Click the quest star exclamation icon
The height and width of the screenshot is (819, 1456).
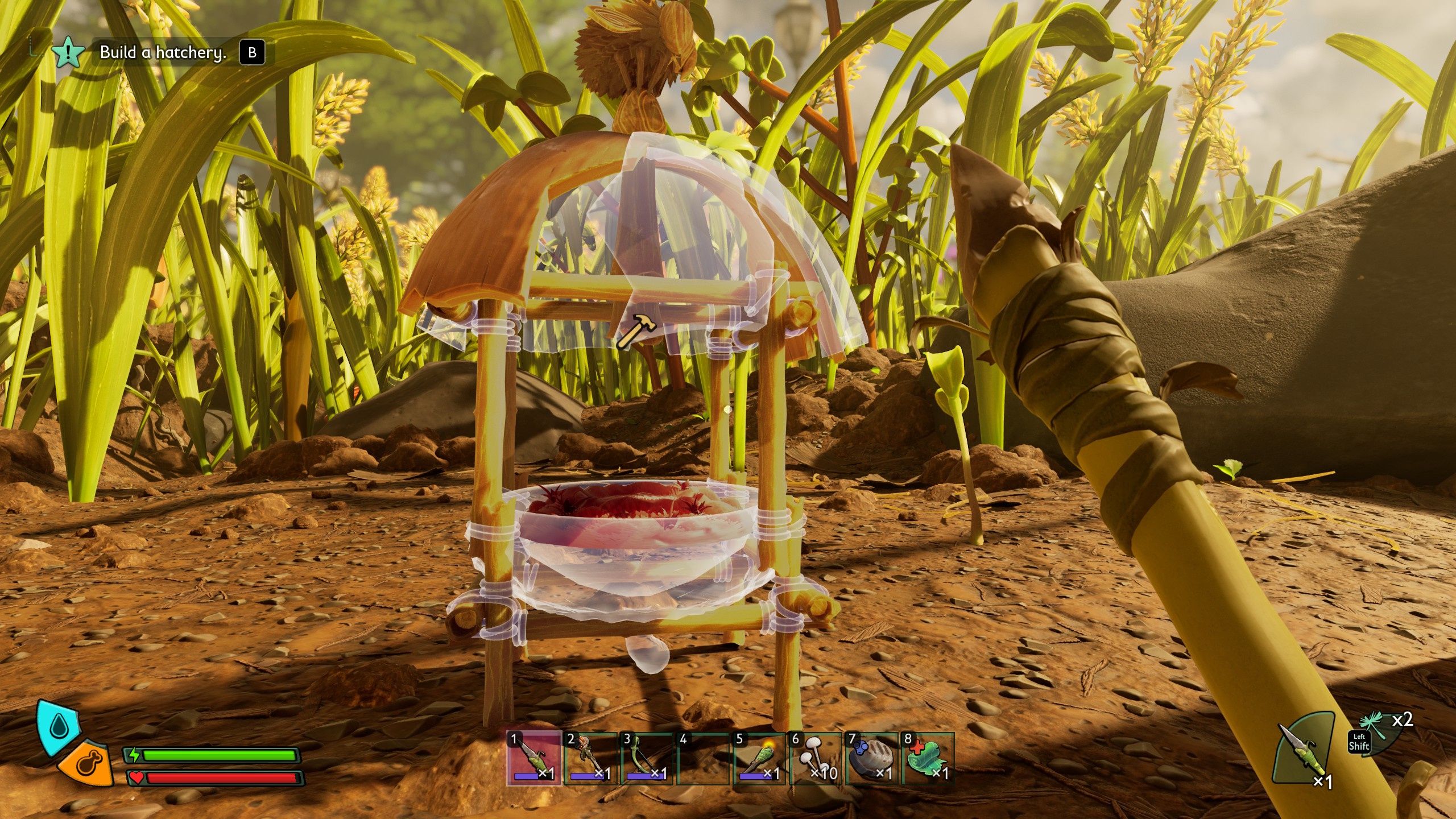pos(69,52)
